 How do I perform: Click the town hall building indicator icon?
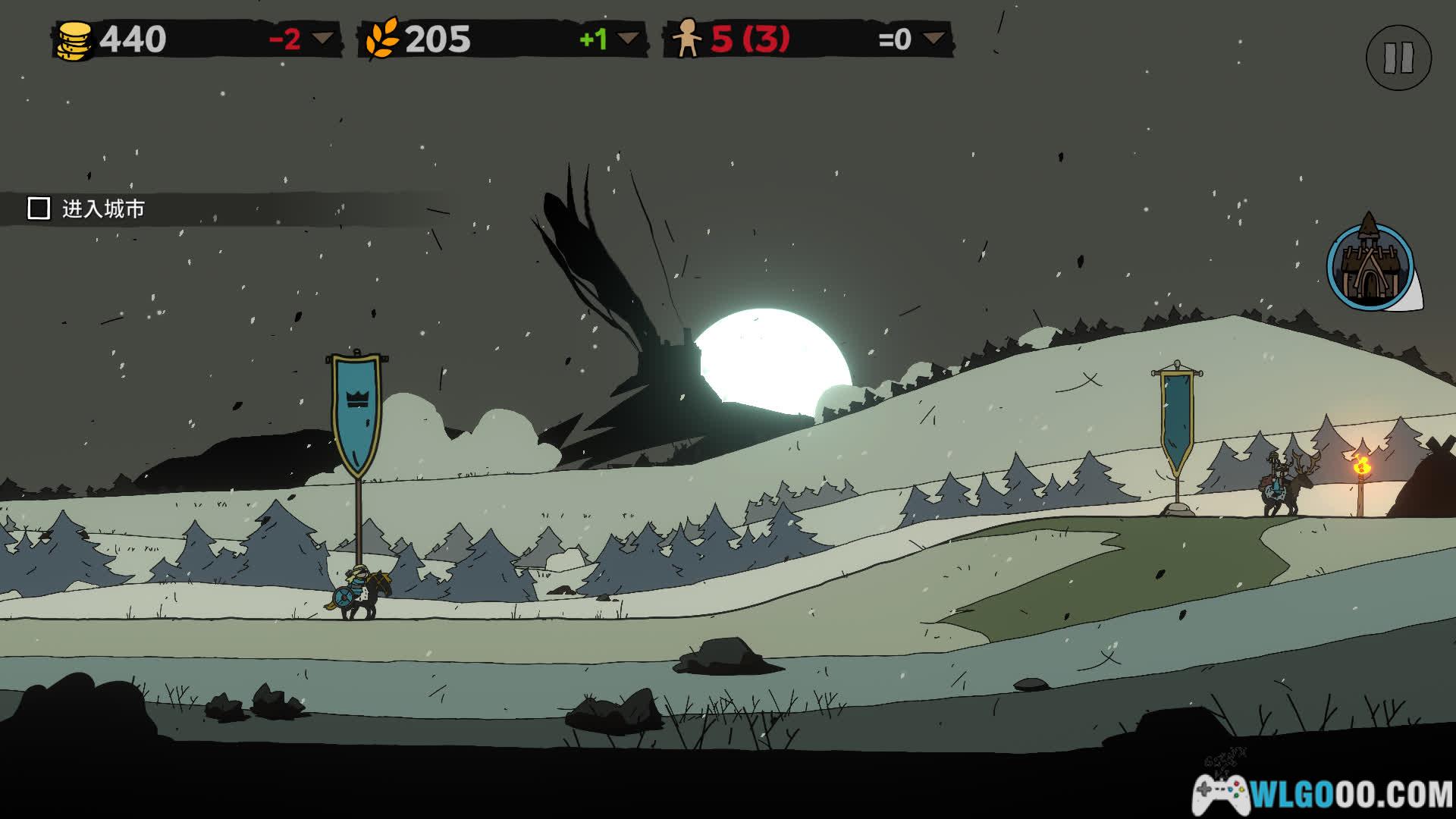pyautogui.click(x=1370, y=267)
